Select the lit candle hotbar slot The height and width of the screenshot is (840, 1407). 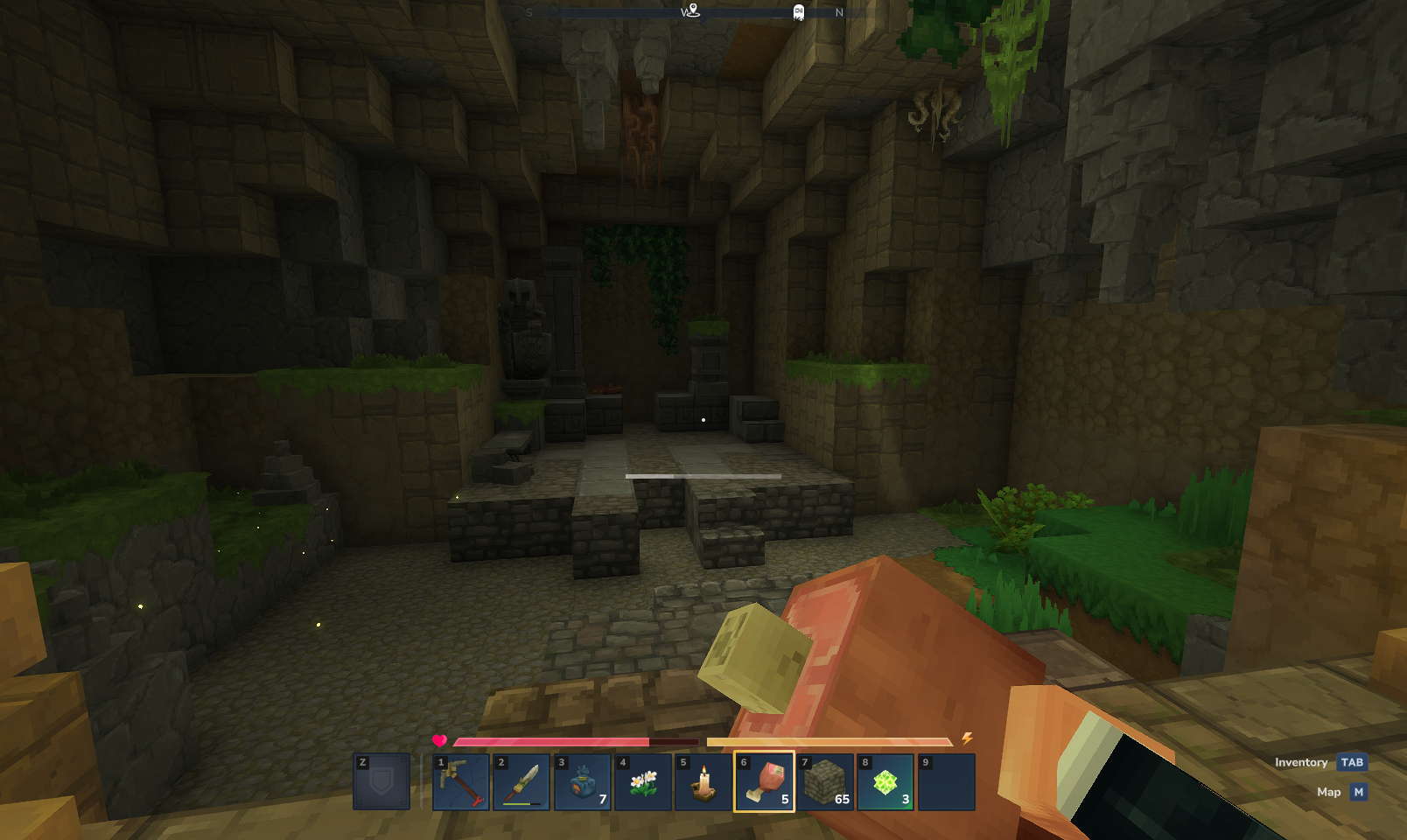point(703,782)
